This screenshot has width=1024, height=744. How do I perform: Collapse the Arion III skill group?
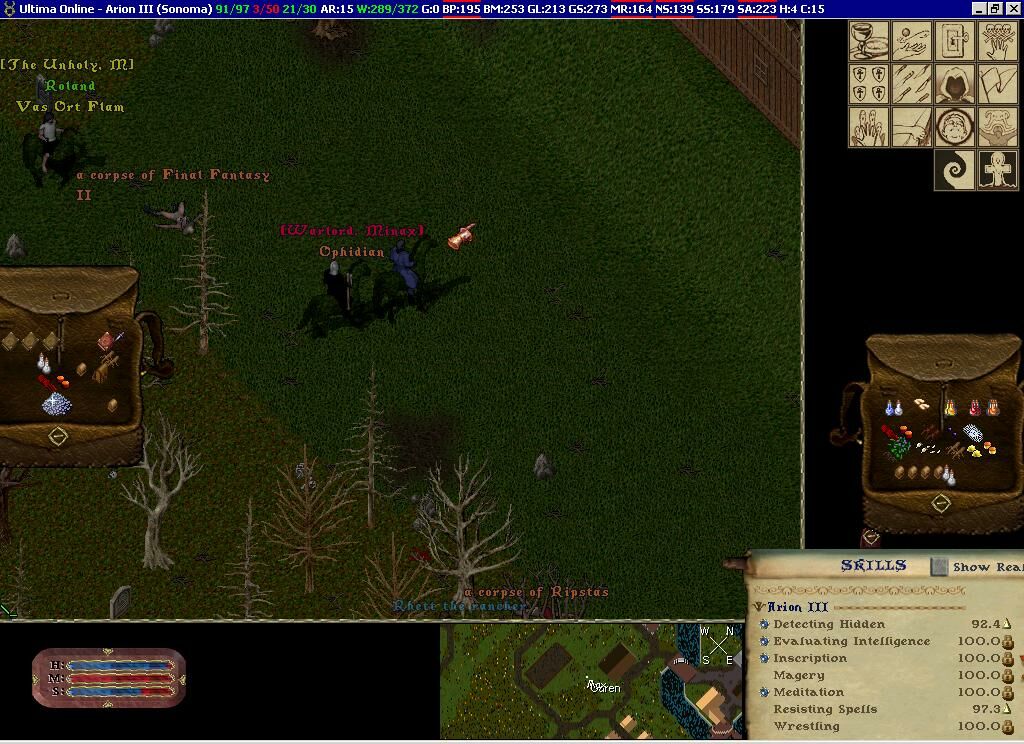(x=759, y=607)
